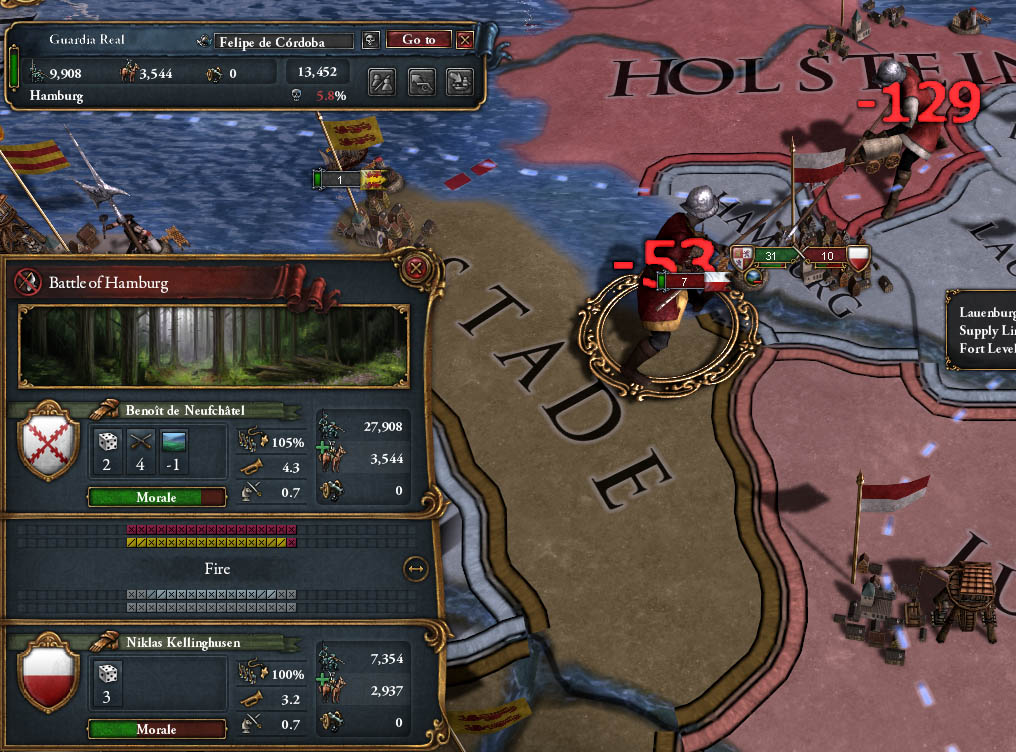Close the Guardia Real army panel
1016x752 pixels.
click(464, 40)
